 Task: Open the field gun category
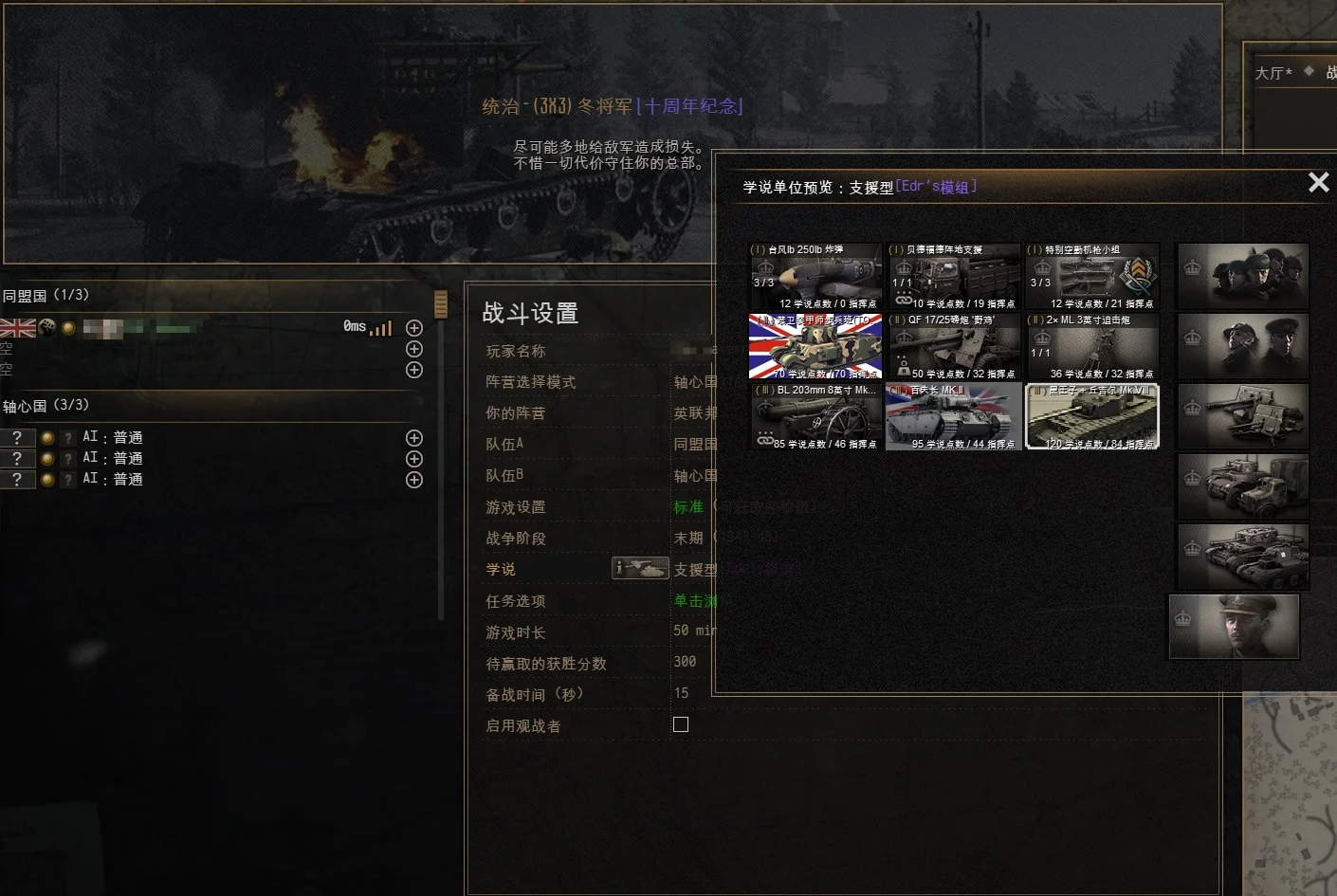pos(1243,416)
